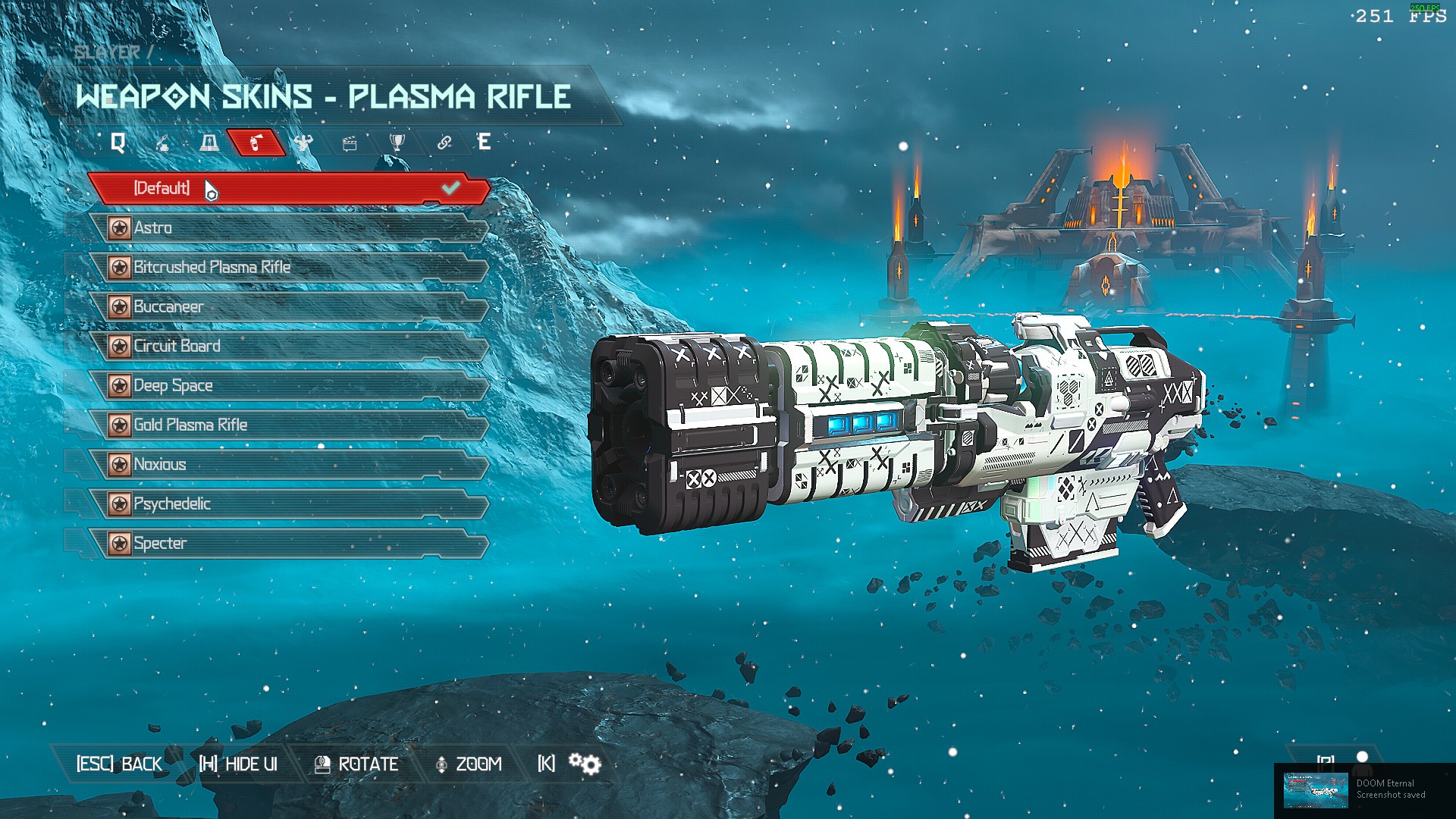Open the podium display tab
This screenshot has height=819, width=1456.
click(209, 143)
